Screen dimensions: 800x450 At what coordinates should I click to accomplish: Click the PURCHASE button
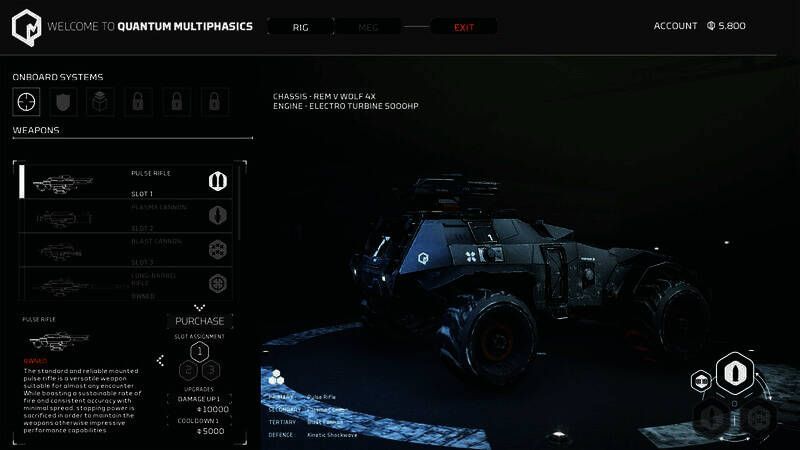200,321
